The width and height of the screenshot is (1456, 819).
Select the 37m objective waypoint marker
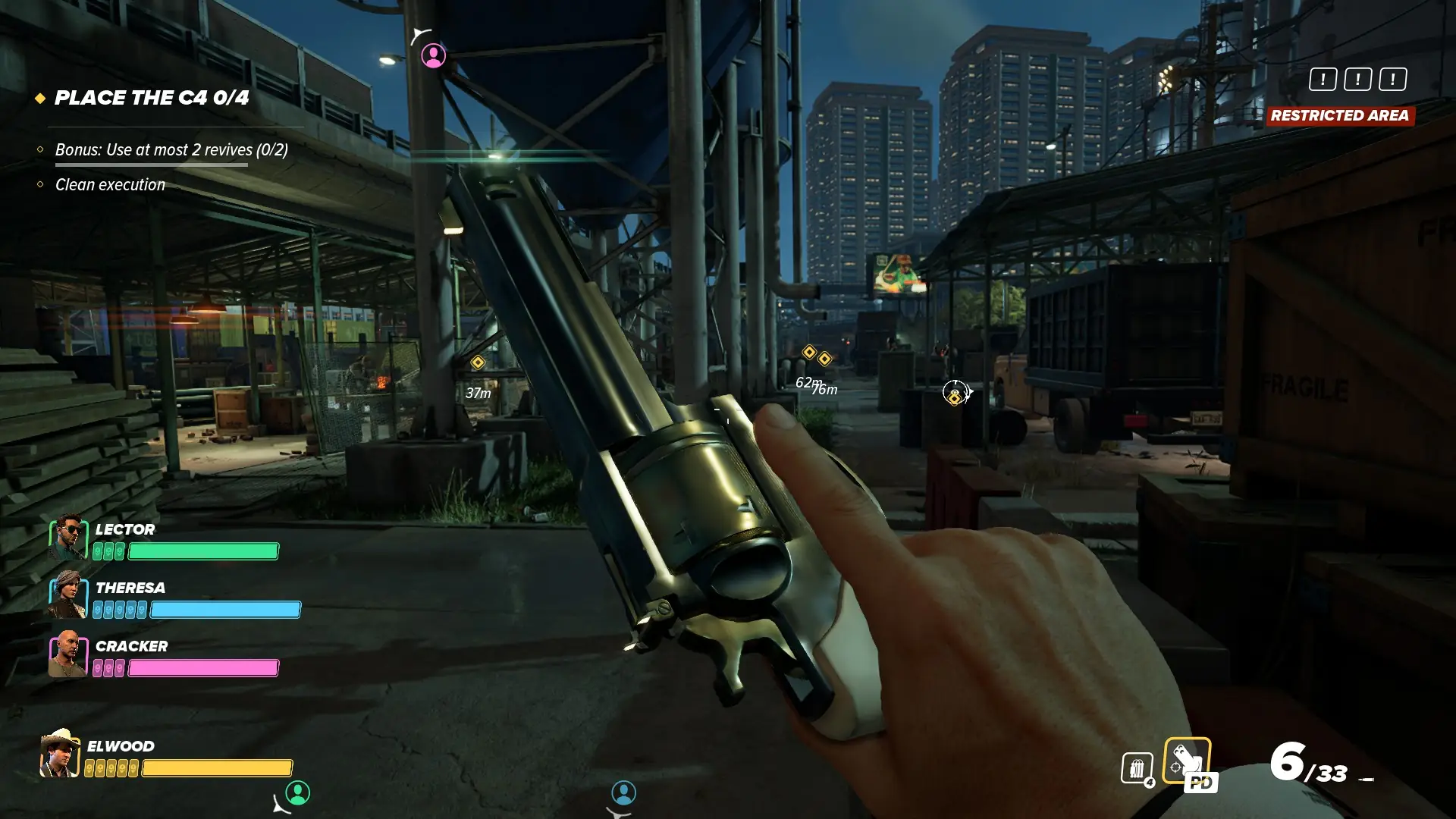pos(478,362)
